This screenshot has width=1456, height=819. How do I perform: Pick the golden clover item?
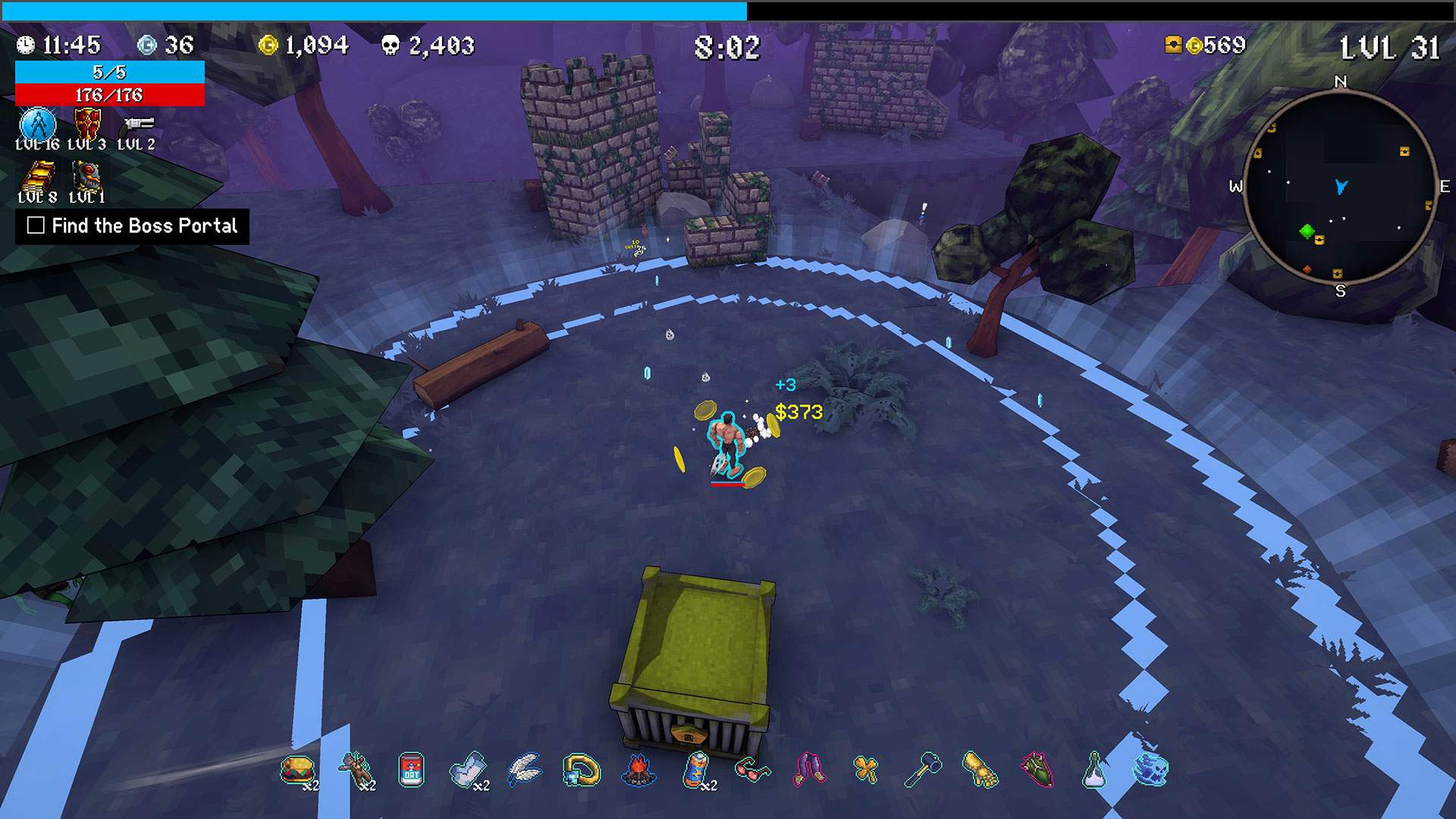[865, 770]
